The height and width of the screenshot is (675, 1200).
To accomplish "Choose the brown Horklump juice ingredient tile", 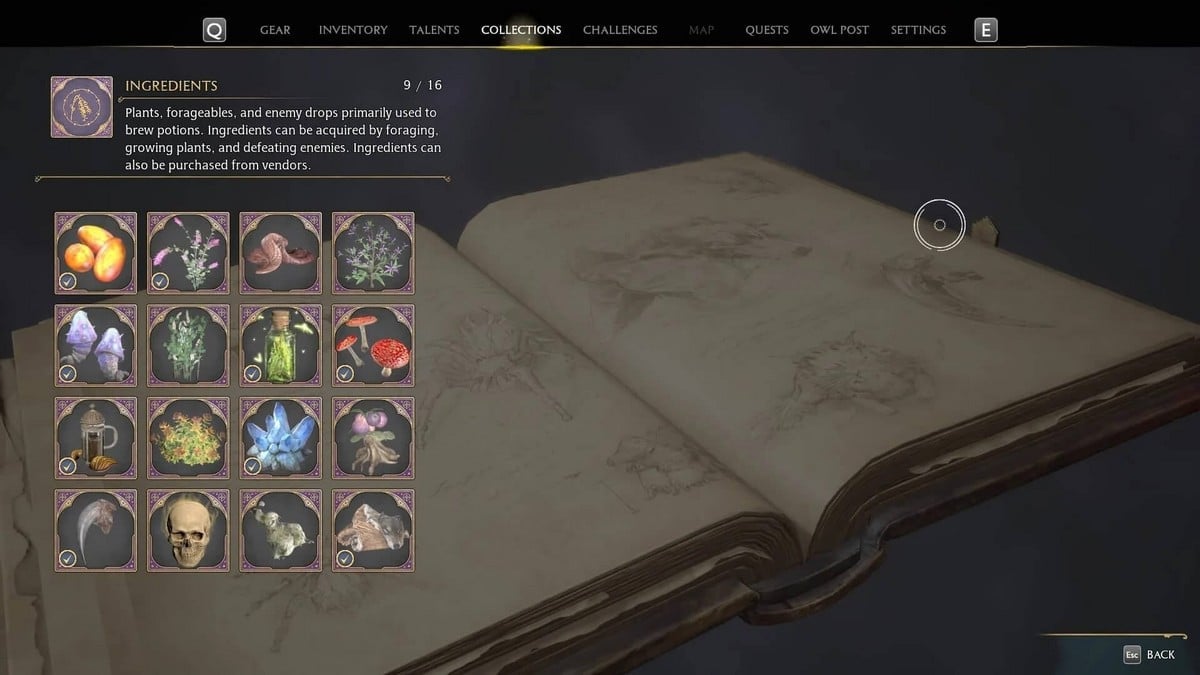I will click(x=281, y=253).
